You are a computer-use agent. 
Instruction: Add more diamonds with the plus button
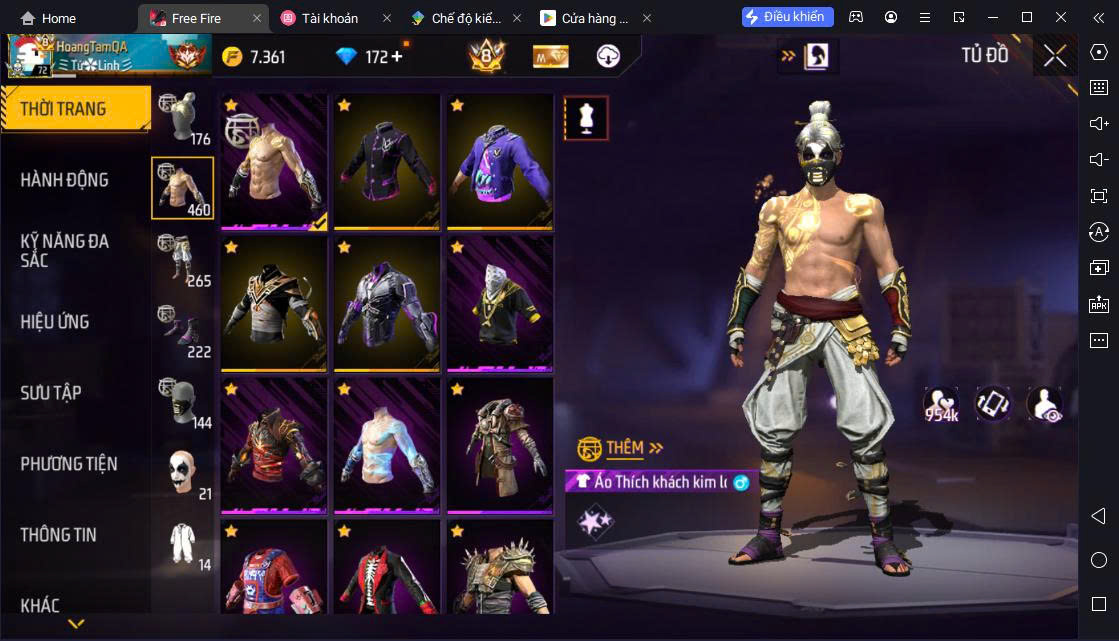pyautogui.click(x=396, y=56)
